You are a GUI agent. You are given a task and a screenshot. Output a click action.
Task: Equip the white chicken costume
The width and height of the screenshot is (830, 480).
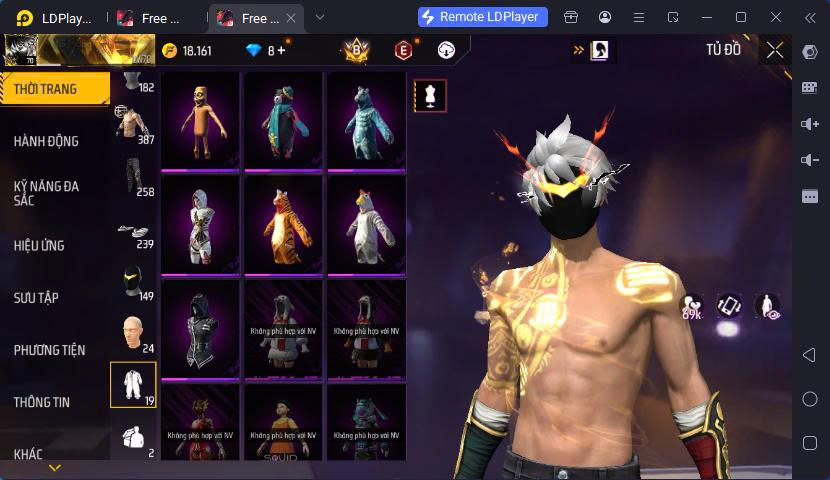point(366,224)
